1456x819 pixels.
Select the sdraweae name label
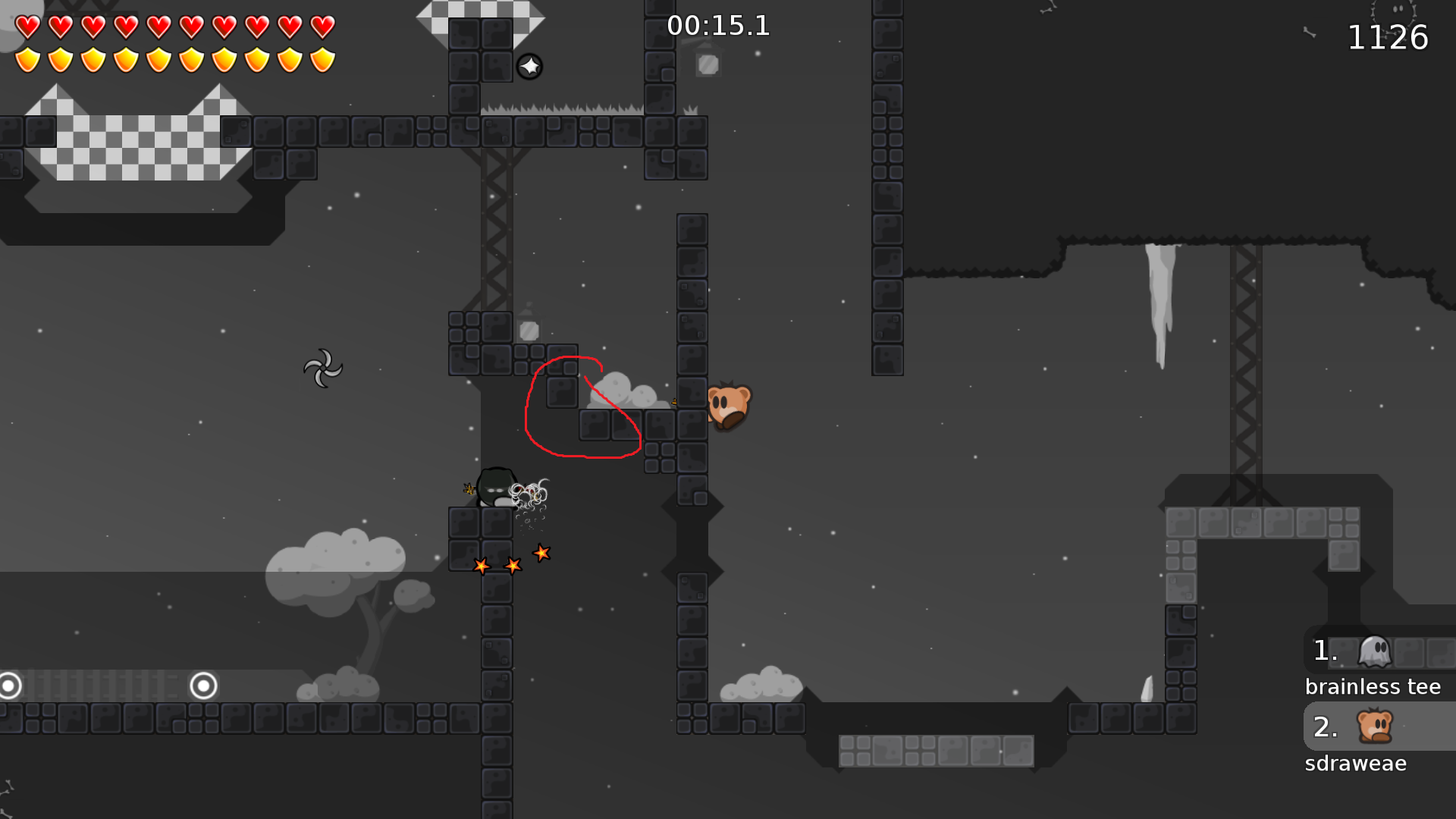pos(1356,764)
